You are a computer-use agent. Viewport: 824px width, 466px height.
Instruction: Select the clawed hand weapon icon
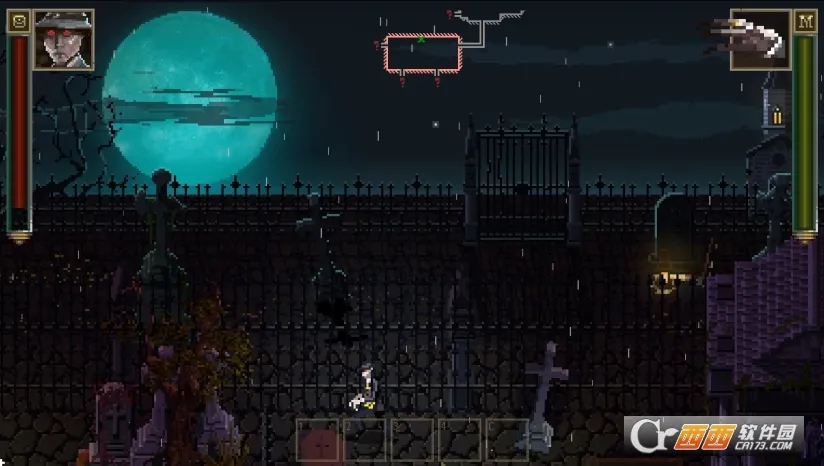pyautogui.click(x=760, y=40)
